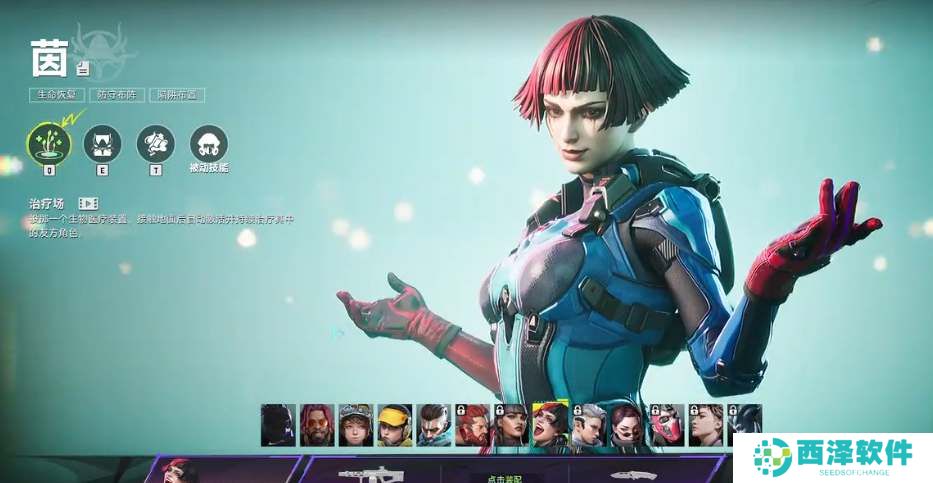Open the passive skill (被动技能) icon
This screenshot has width=933, height=483.
tap(208, 144)
